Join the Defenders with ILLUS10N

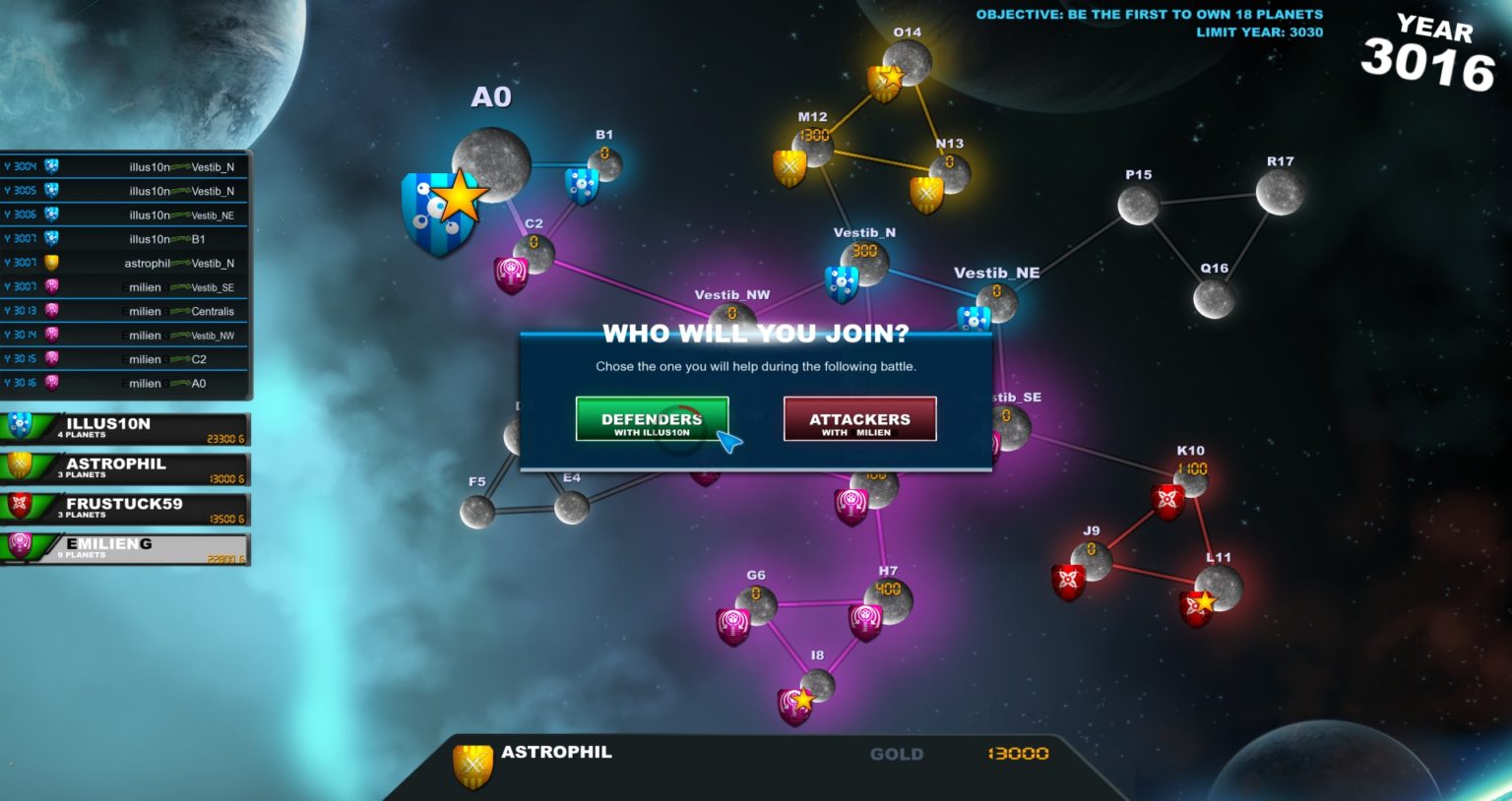tap(652, 418)
